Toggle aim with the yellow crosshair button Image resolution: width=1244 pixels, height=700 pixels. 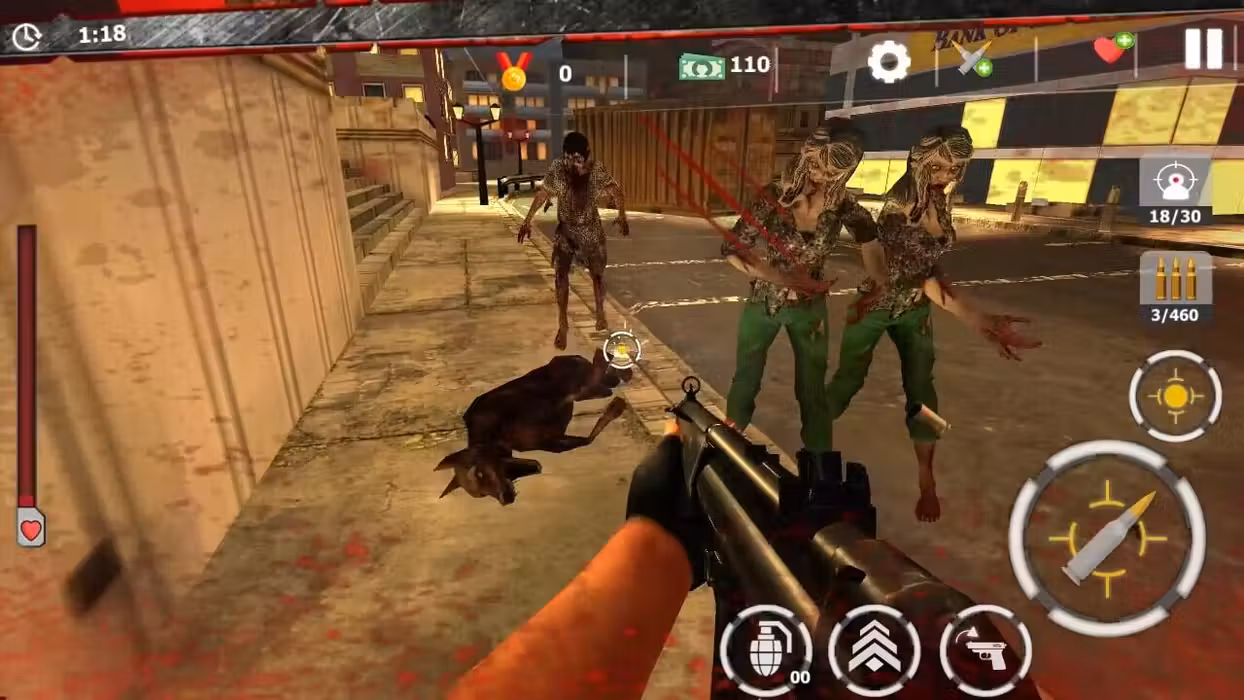tap(1175, 396)
